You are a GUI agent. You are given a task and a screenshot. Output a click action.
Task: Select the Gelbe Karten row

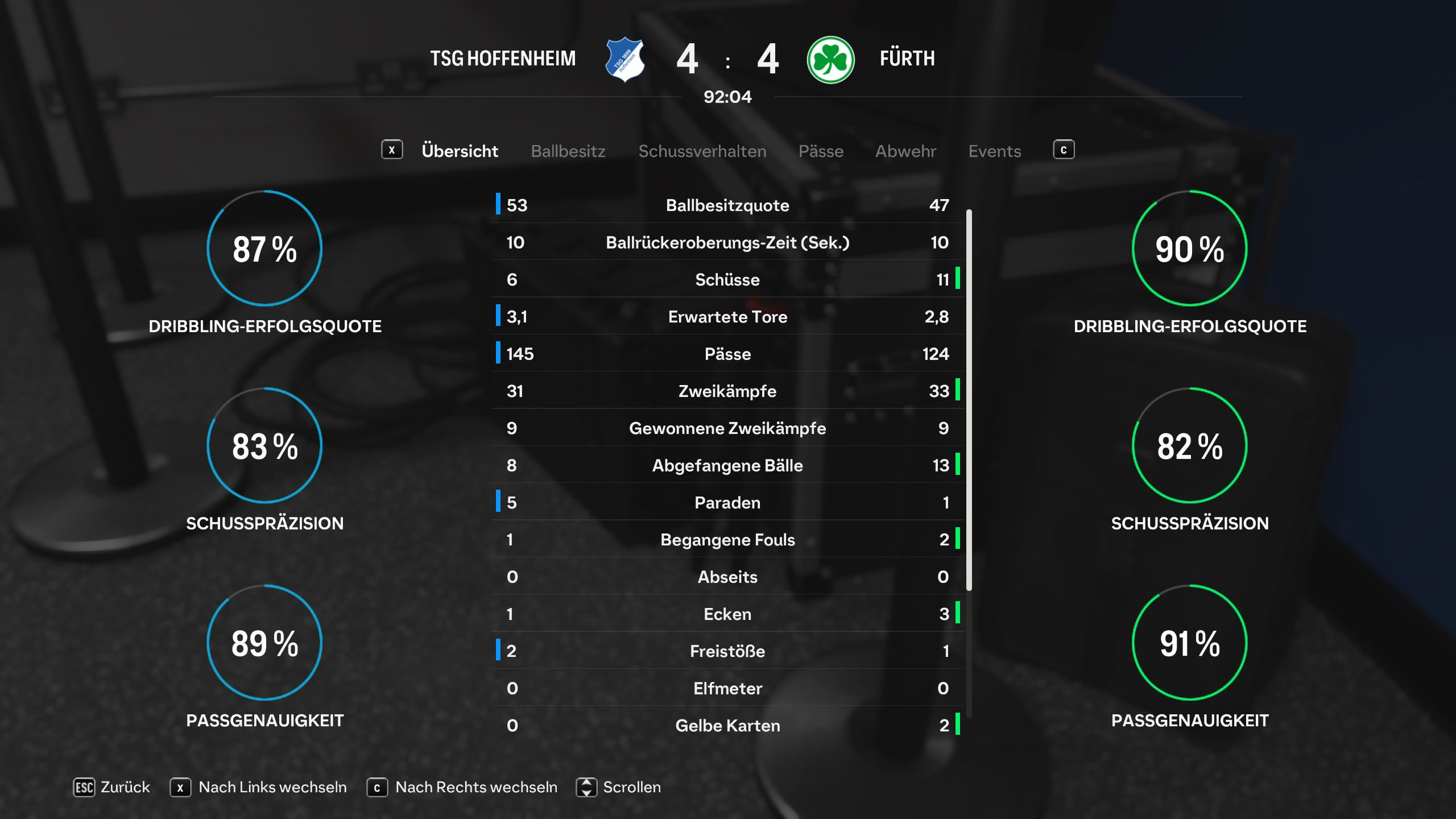pos(727,726)
